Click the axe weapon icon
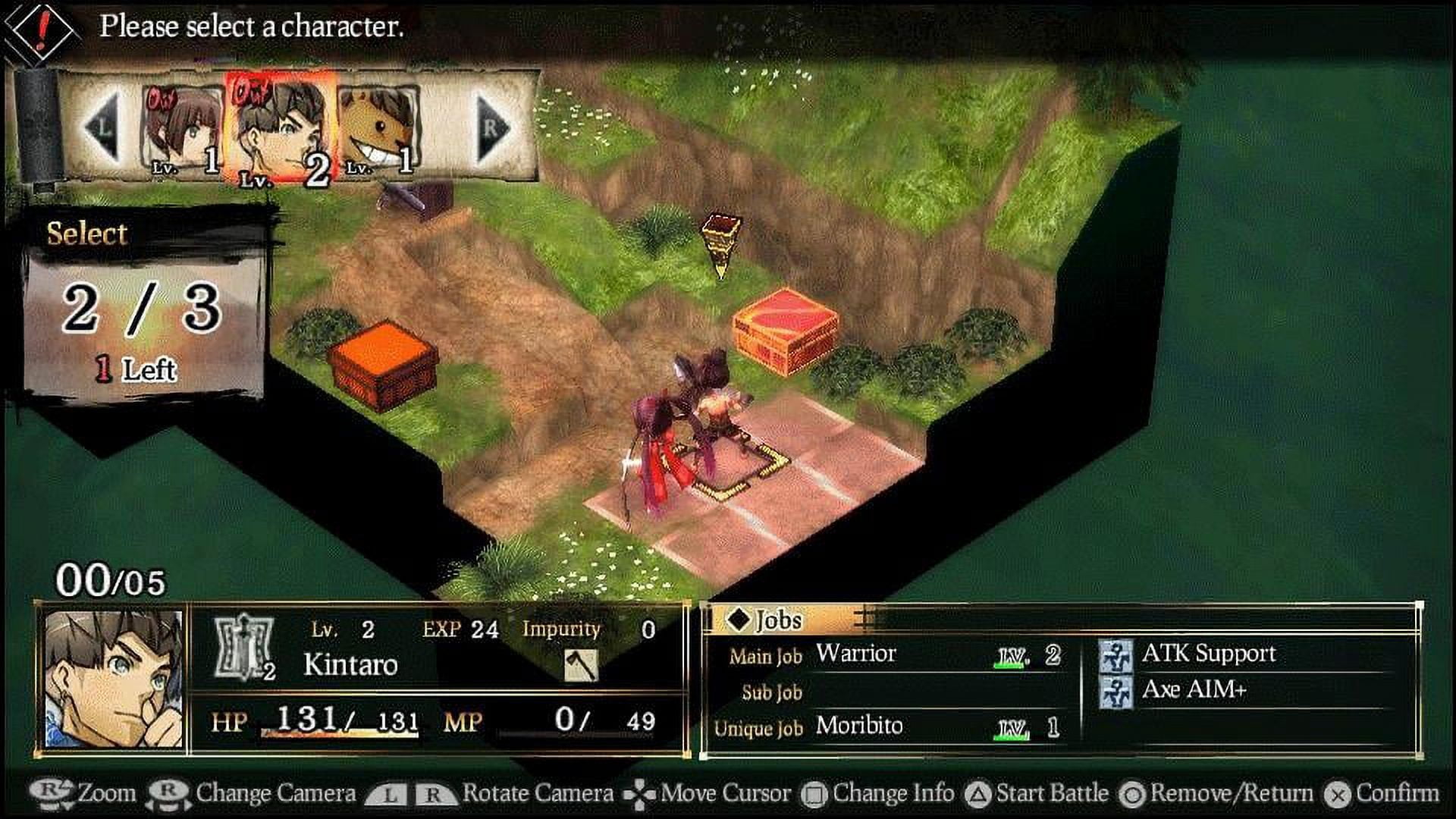Screen dimensions: 1456x819 tap(581, 665)
